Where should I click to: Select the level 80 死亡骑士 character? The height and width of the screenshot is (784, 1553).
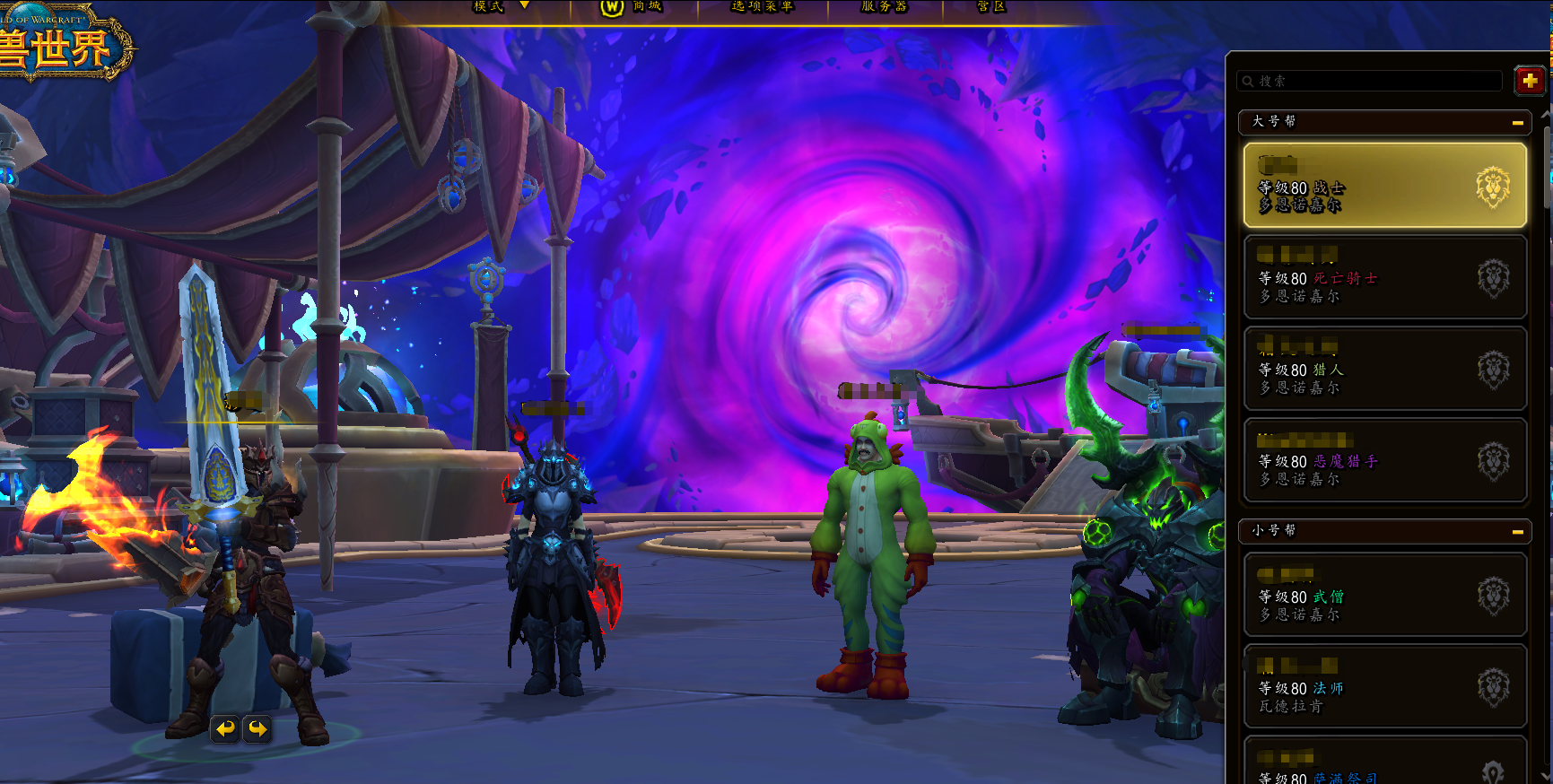pos(1384,277)
